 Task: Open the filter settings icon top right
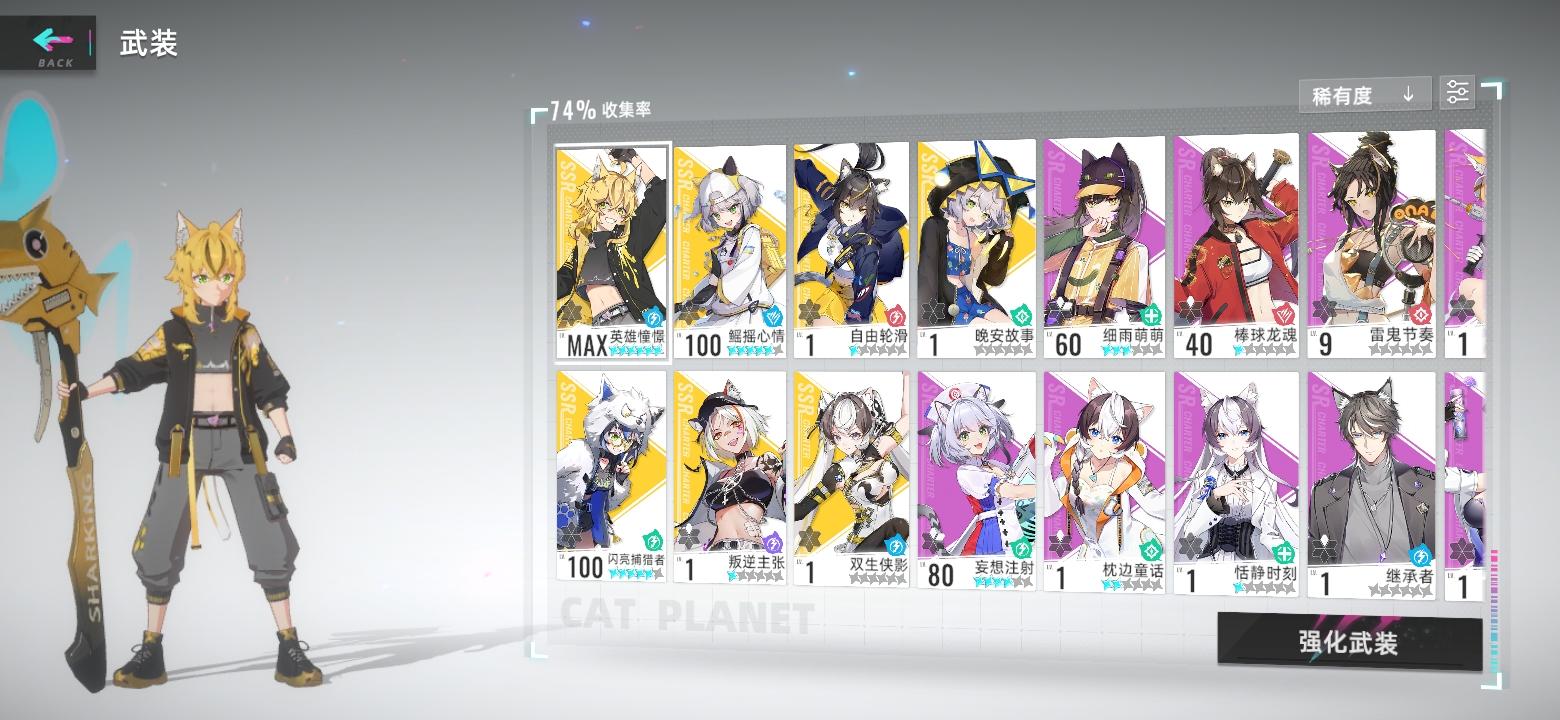tap(1457, 92)
